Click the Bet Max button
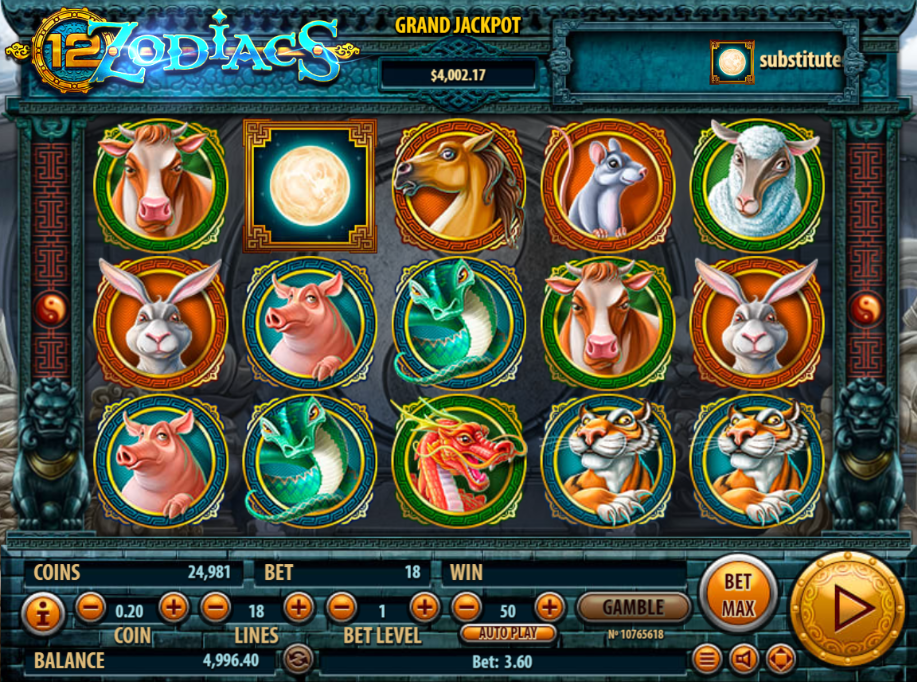This screenshot has height=682, width=917. click(x=738, y=597)
